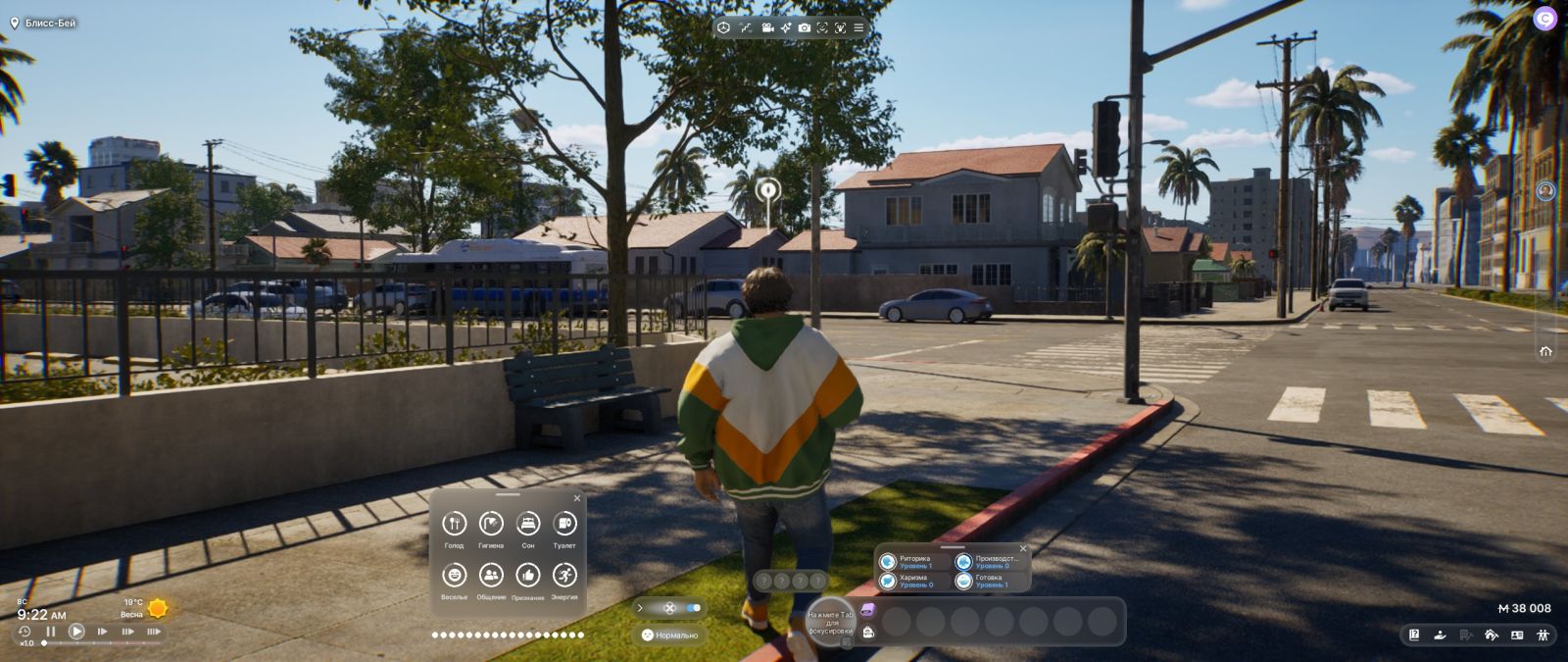The image size is (1568, 662).
Task: Select the Готовка skill
Action: point(964,581)
